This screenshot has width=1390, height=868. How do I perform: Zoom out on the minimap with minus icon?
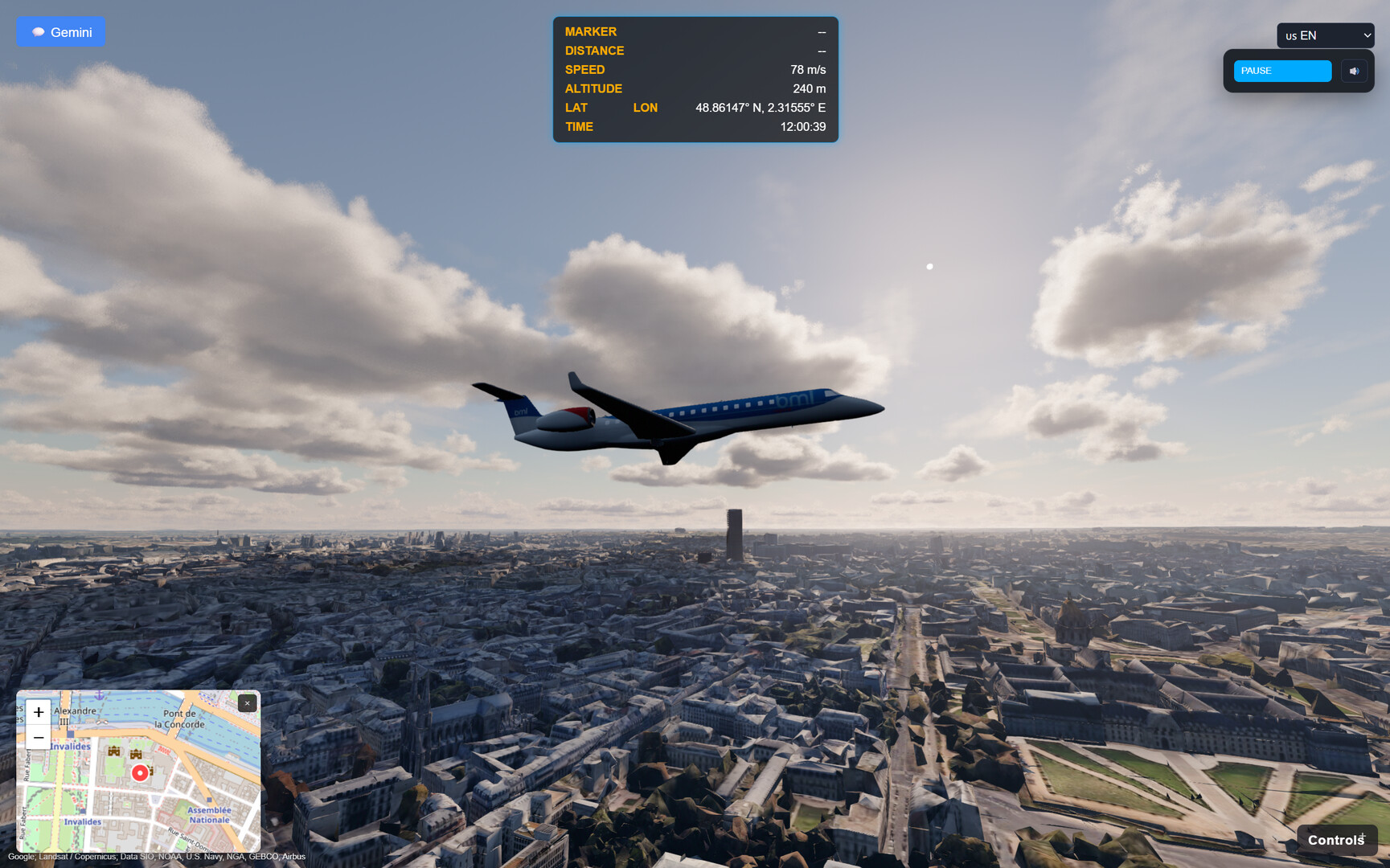[38, 736]
